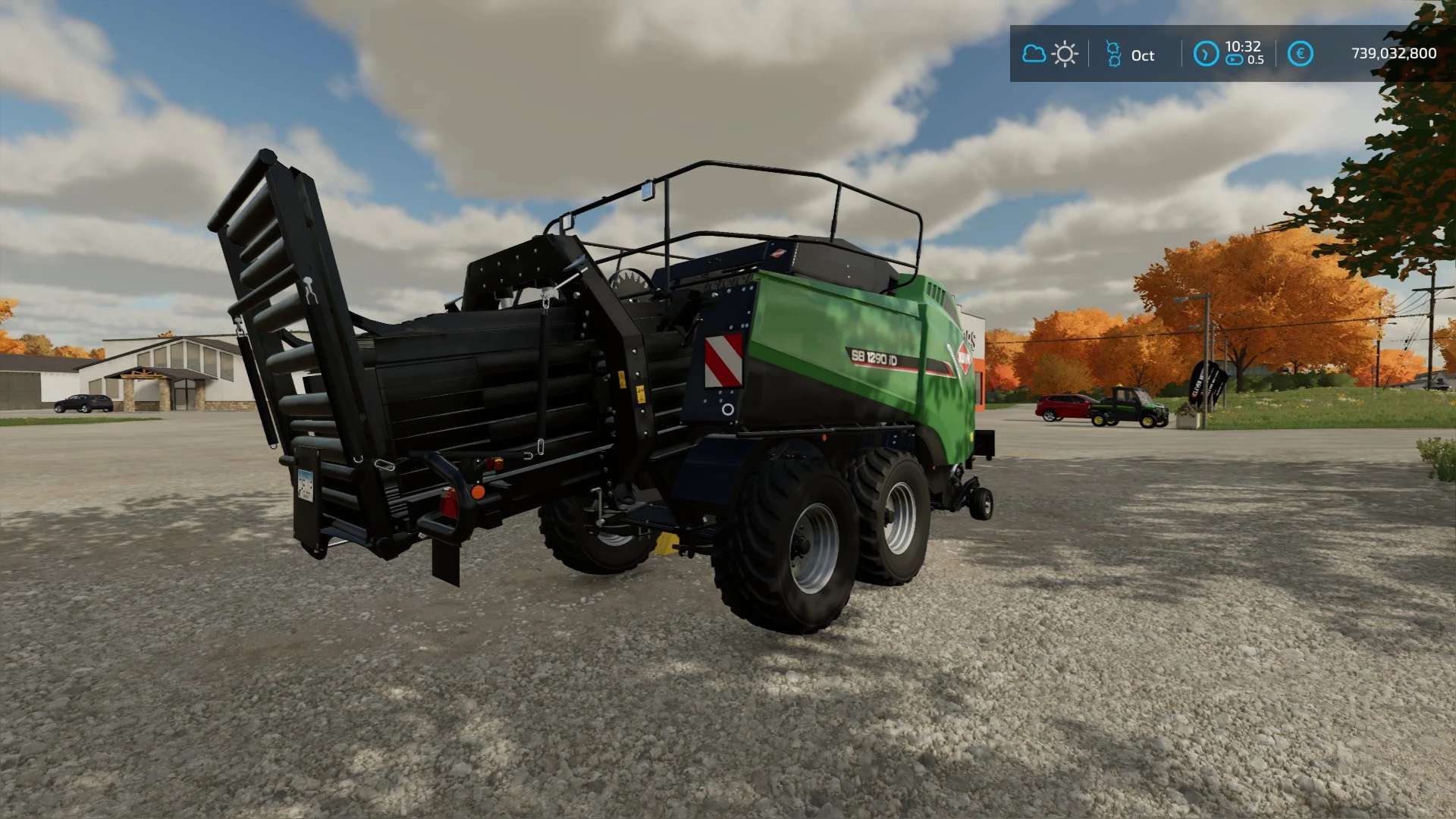Select the October season calendar icon

1113,55
